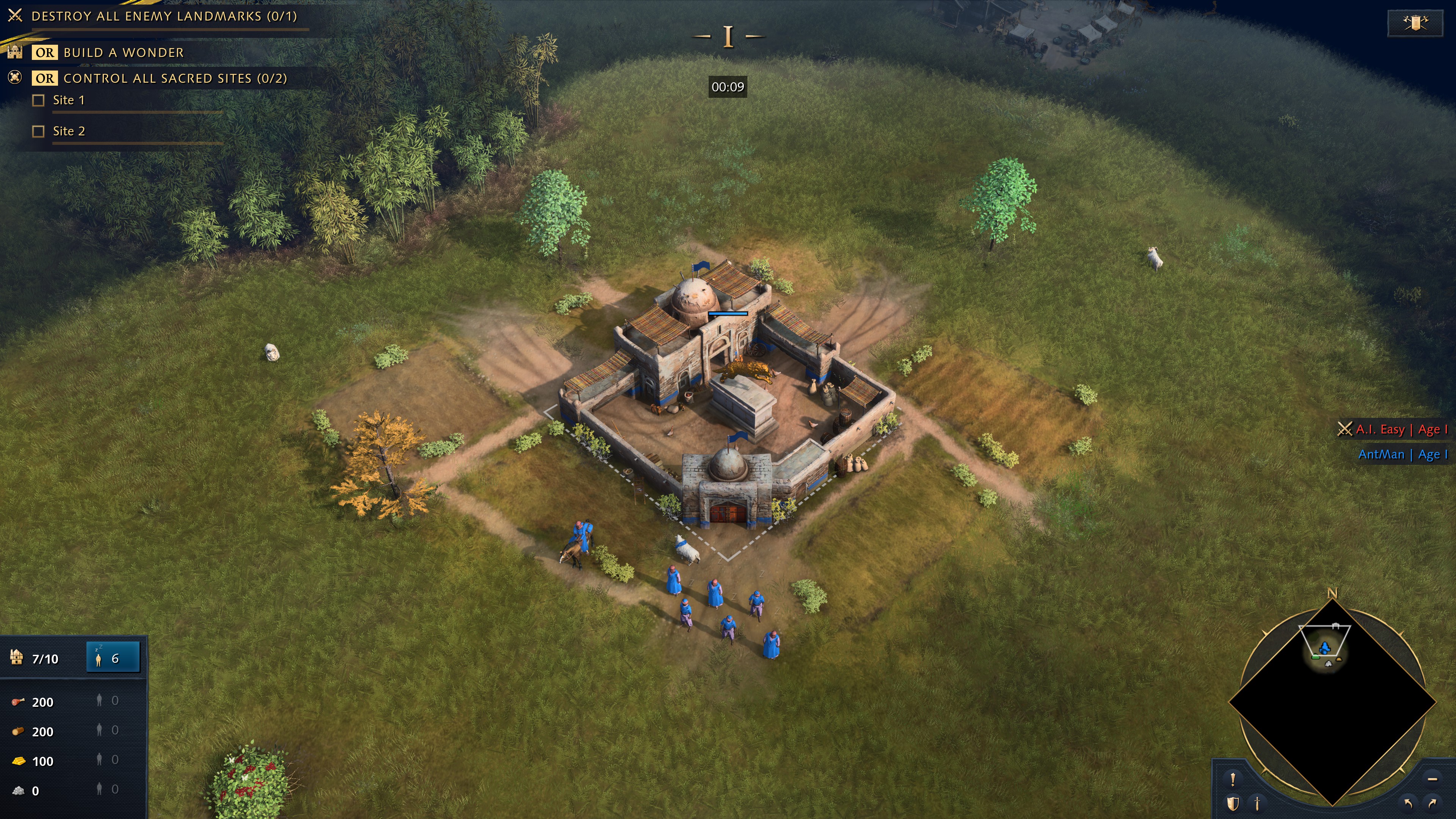Click the Age I indicator at top

tap(728, 37)
